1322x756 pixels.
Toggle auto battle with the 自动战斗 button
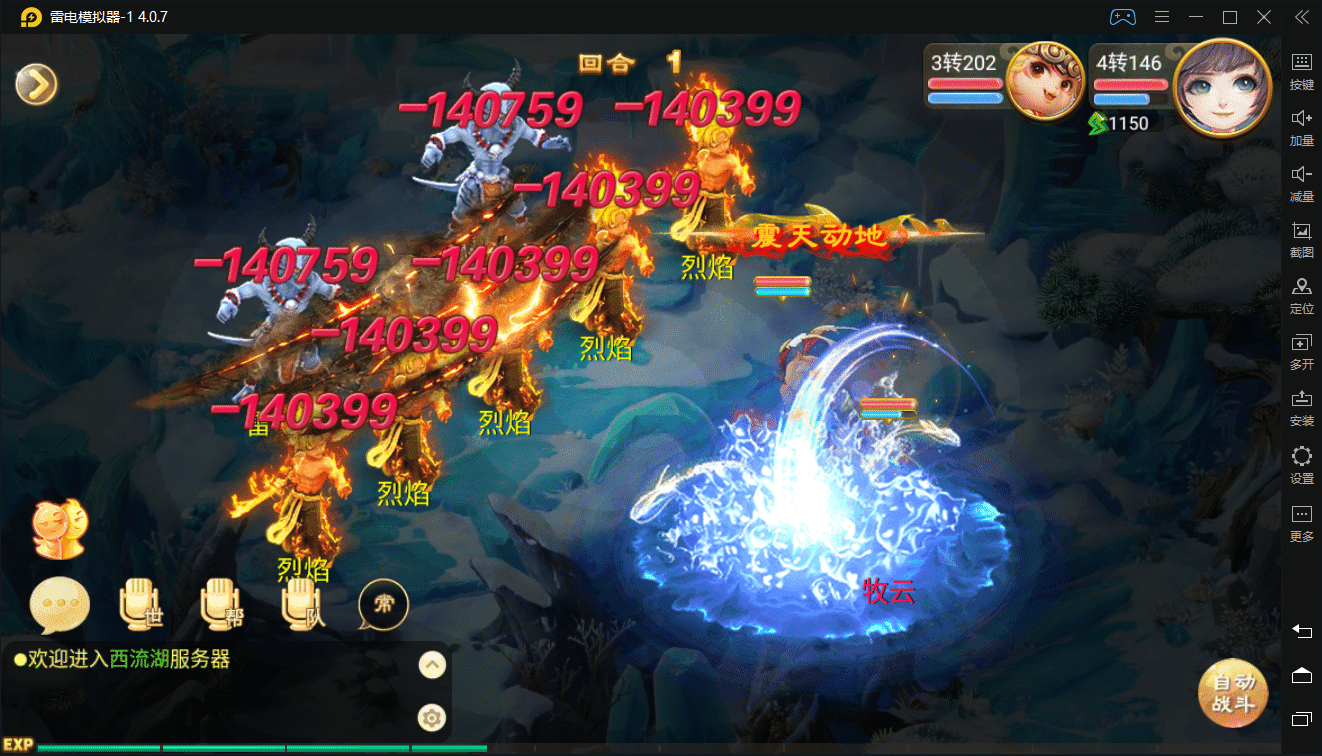[x=1233, y=693]
